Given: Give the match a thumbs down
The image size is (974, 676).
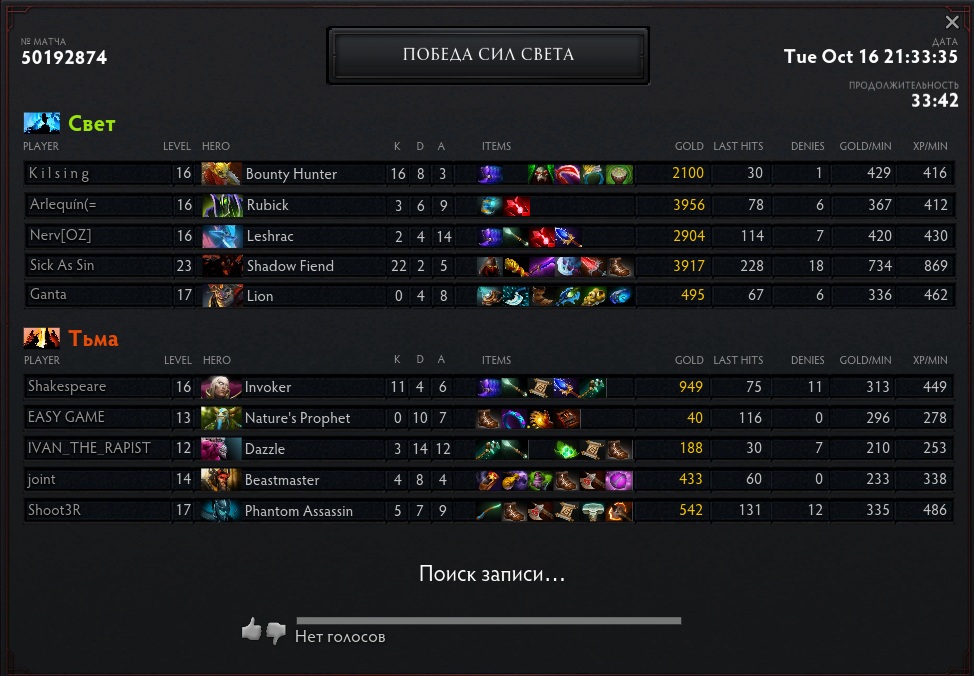Looking at the screenshot, I should pyautogui.click(x=276, y=632).
